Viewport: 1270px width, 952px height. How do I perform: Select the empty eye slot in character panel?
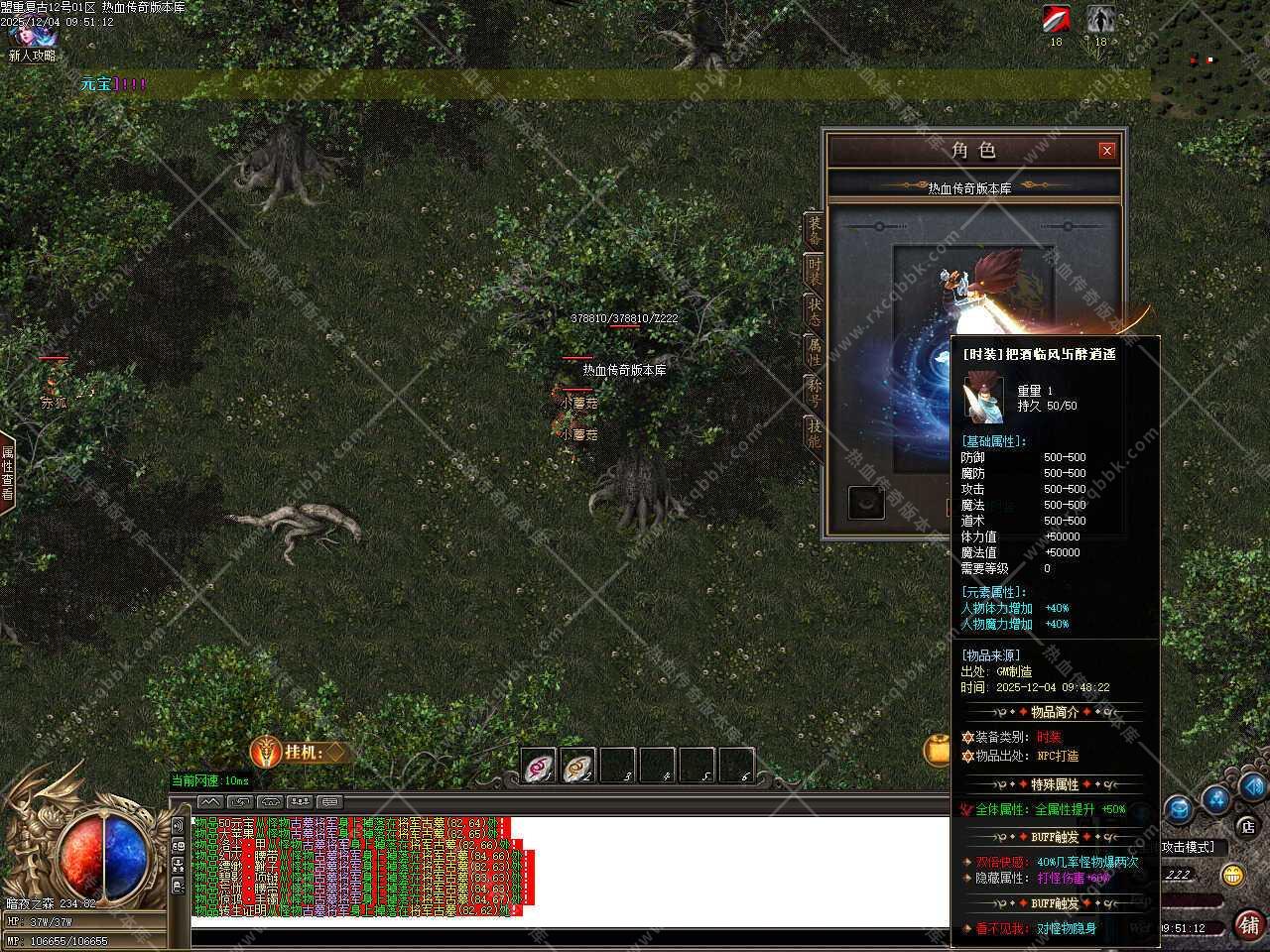[866, 503]
